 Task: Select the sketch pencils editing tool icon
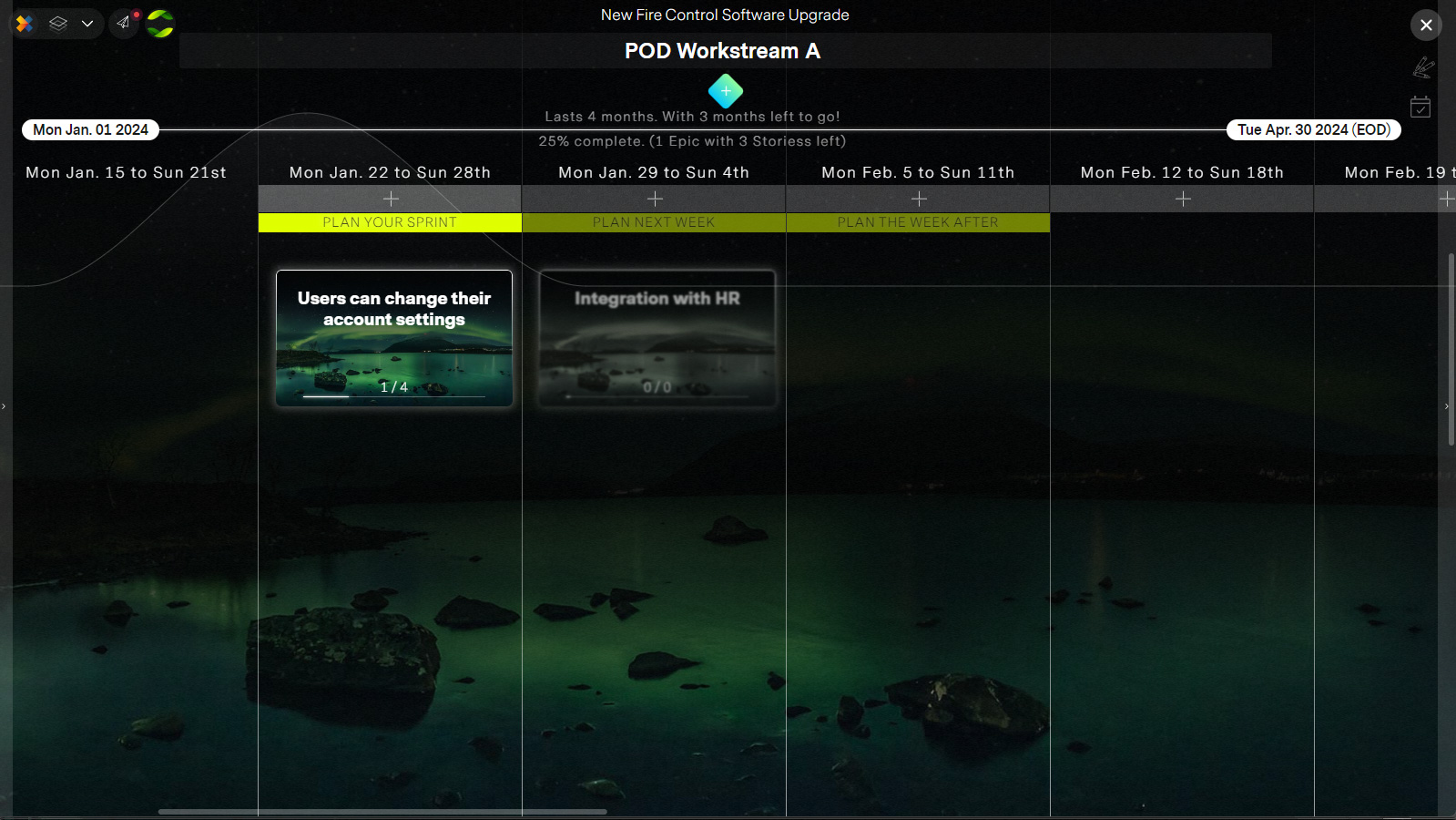click(1425, 67)
